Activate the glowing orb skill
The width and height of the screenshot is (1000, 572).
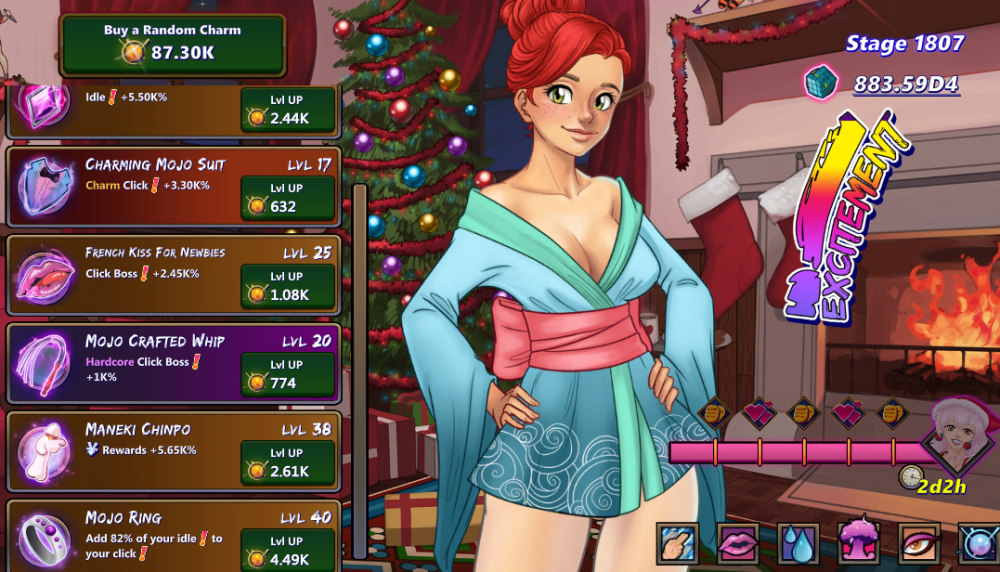pyautogui.click(x=978, y=543)
